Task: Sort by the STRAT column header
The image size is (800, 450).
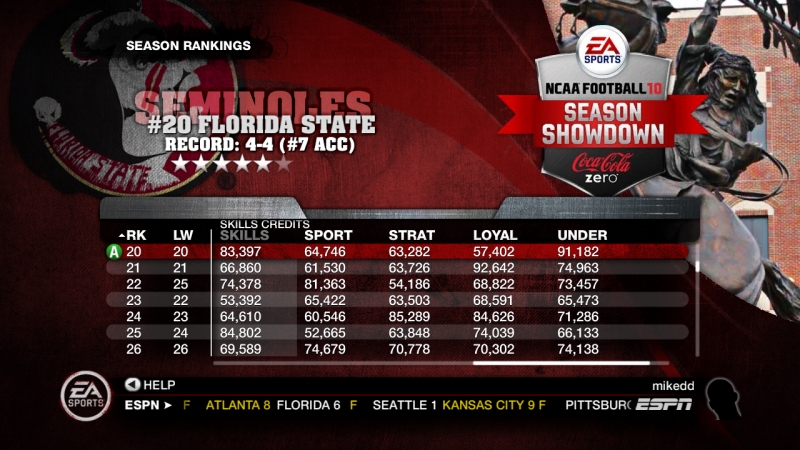Action: (410, 234)
